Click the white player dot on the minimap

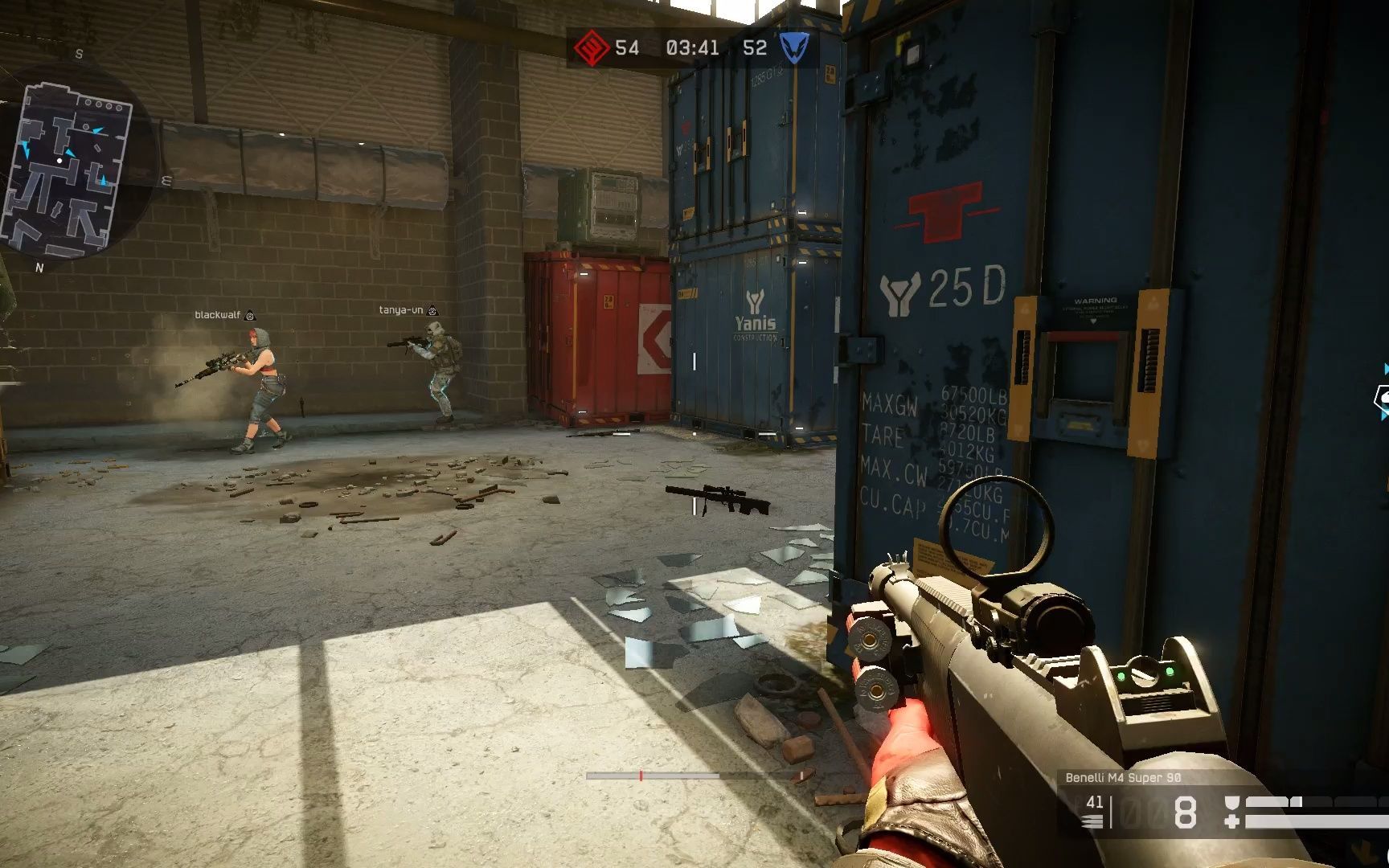[59, 160]
